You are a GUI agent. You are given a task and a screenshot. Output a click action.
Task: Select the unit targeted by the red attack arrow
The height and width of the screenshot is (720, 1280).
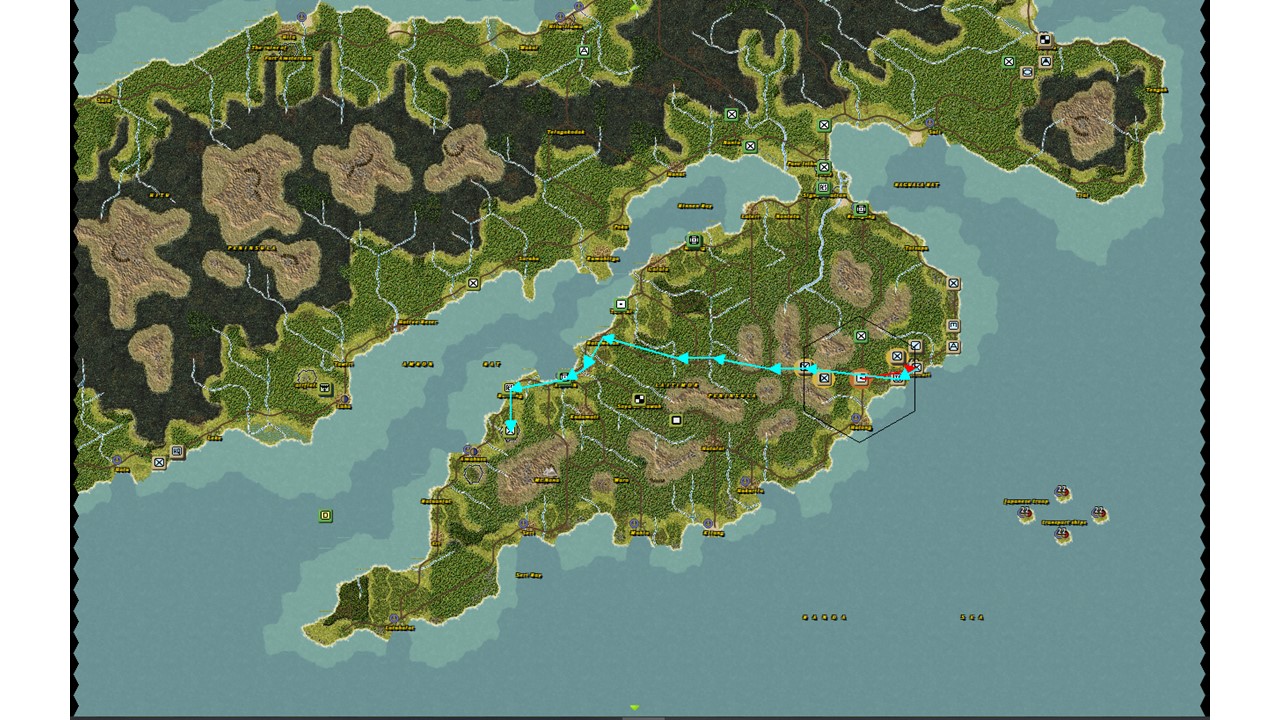917,366
